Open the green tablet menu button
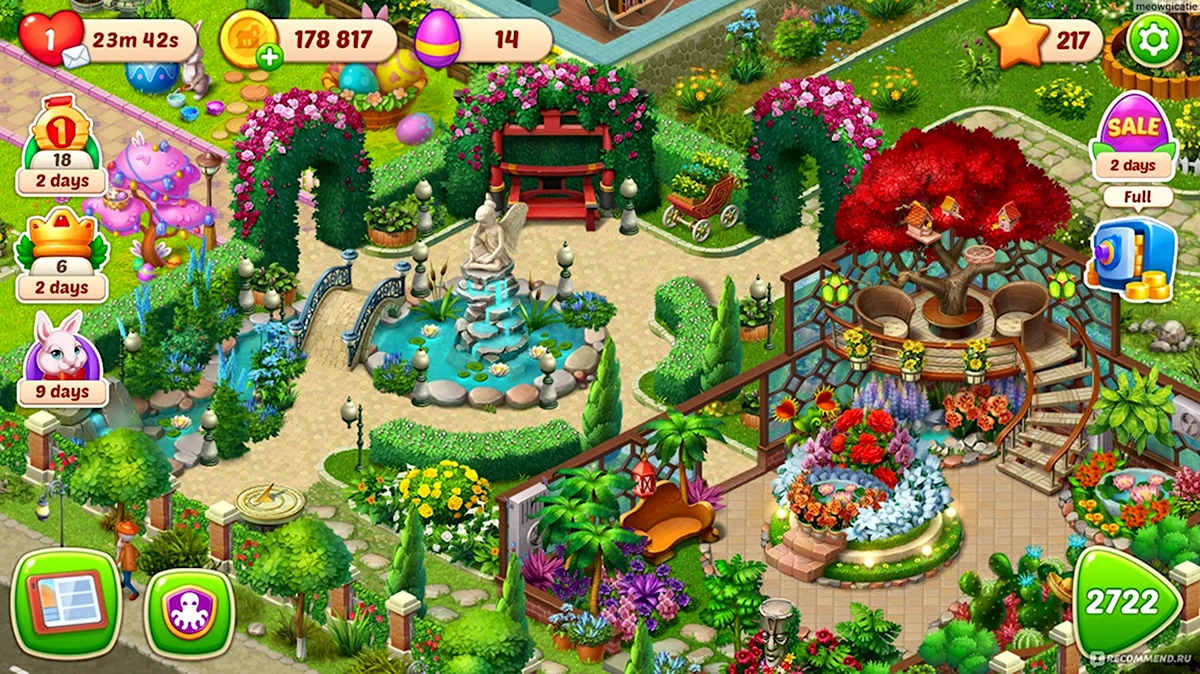The width and height of the screenshot is (1200, 674). point(66,602)
